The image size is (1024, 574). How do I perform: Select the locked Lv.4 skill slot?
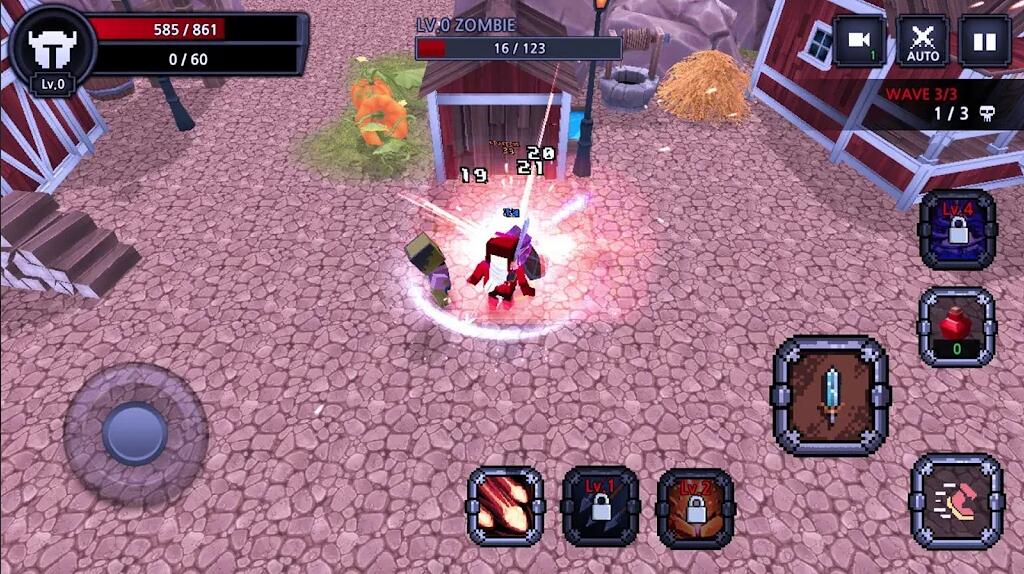pyautogui.click(x=957, y=230)
